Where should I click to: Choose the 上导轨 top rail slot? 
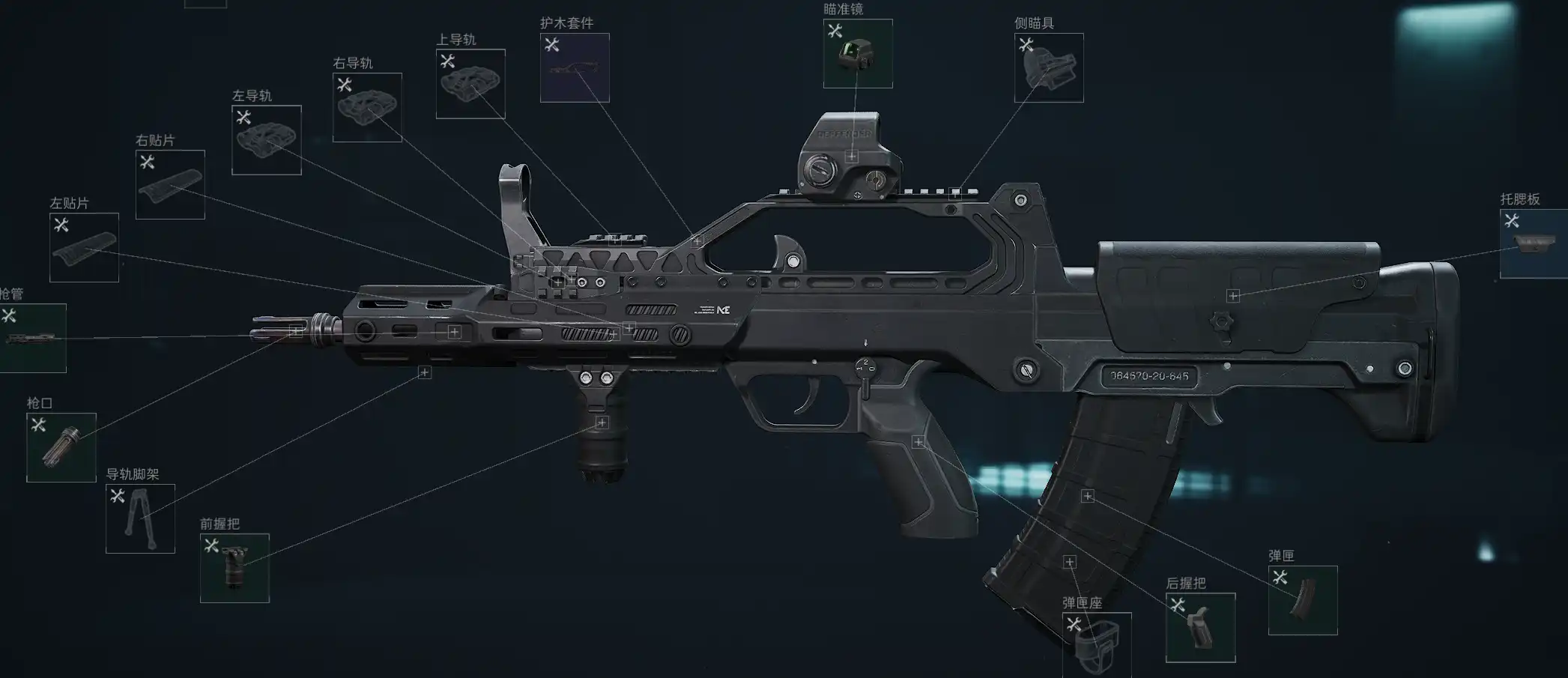(x=470, y=84)
